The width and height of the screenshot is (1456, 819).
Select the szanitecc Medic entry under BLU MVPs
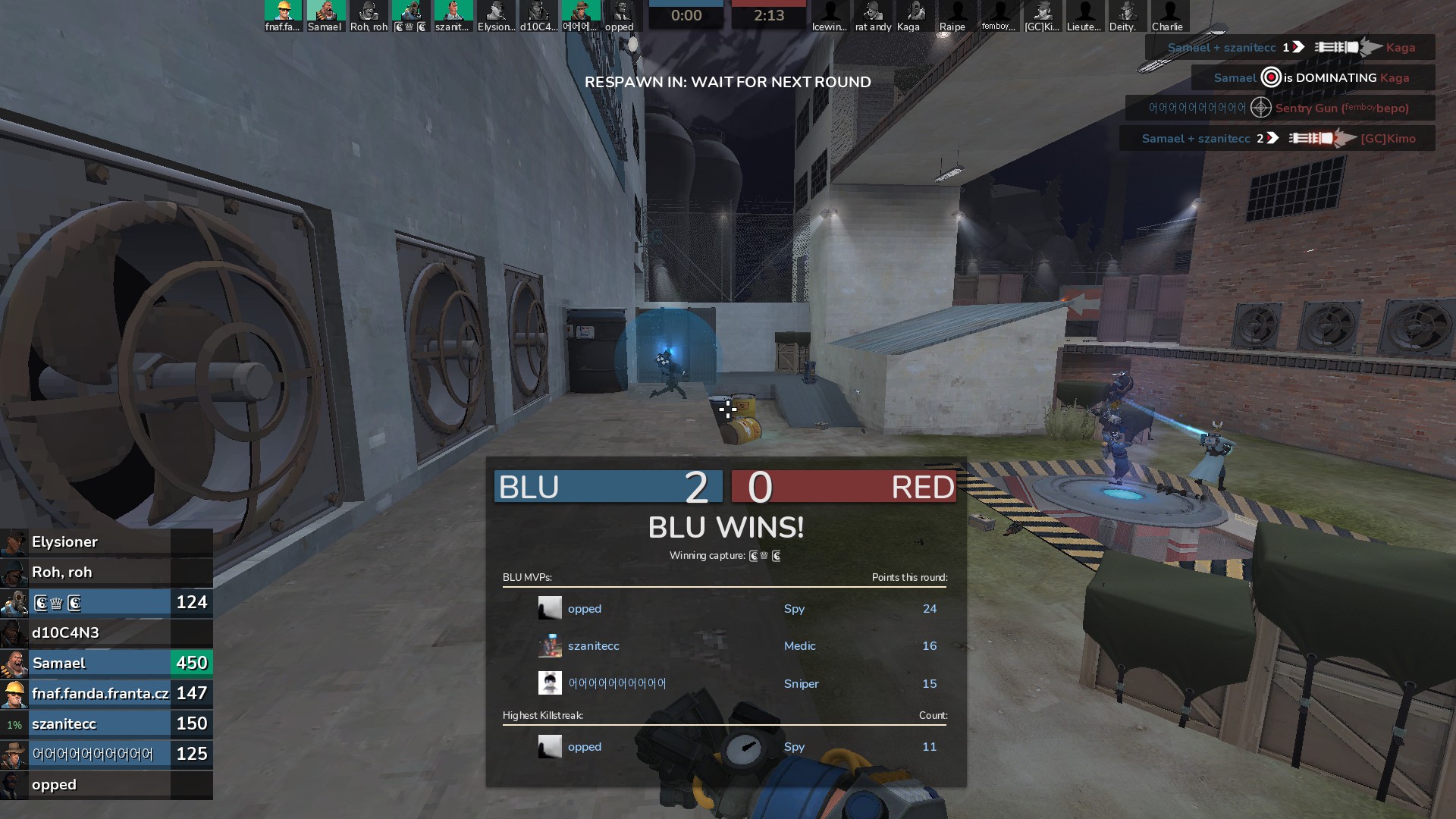tap(724, 646)
